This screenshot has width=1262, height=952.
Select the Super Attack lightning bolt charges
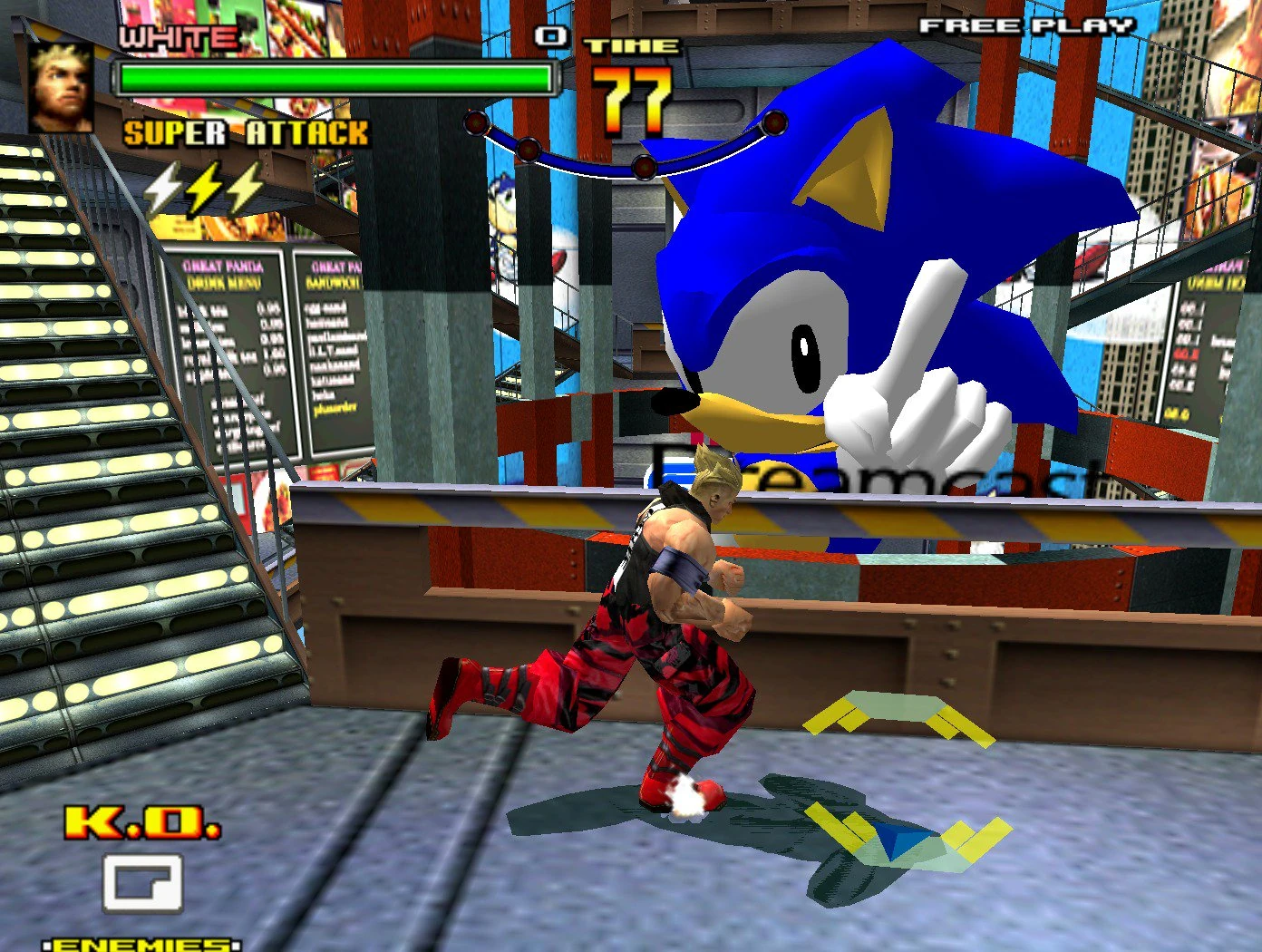[x=205, y=187]
